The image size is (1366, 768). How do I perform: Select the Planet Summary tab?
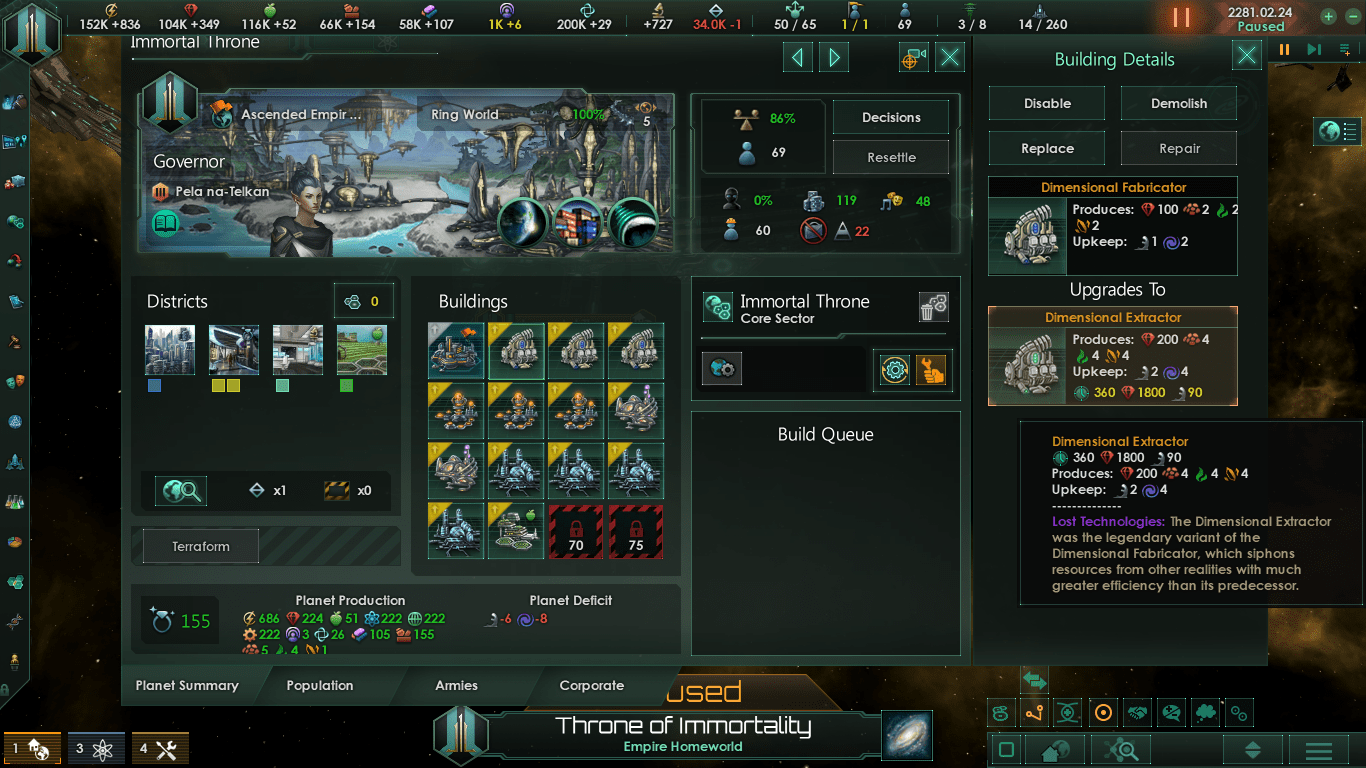click(187, 685)
